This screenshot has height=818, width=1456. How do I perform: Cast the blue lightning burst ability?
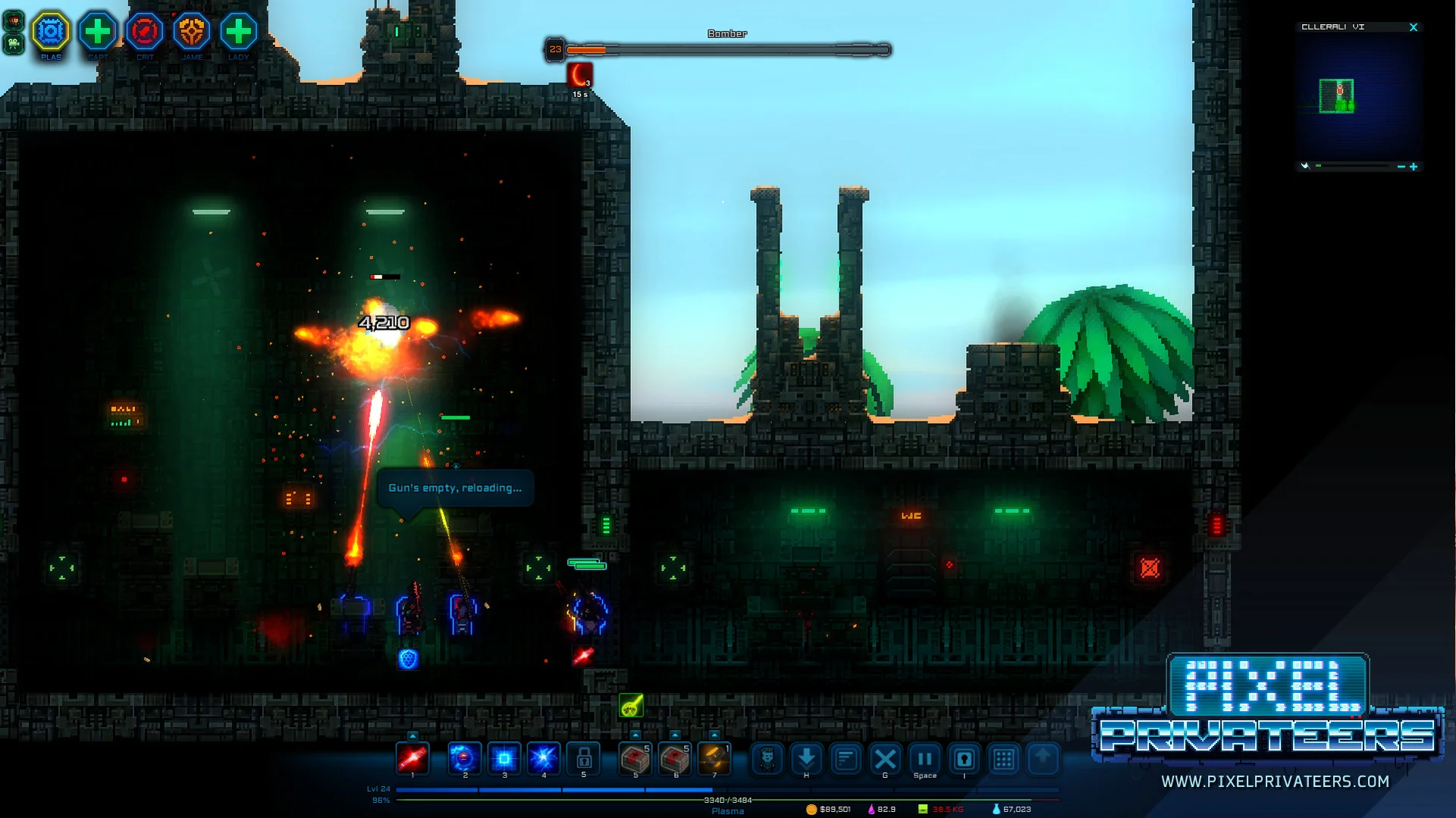pyautogui.click(x=544, y=757)
